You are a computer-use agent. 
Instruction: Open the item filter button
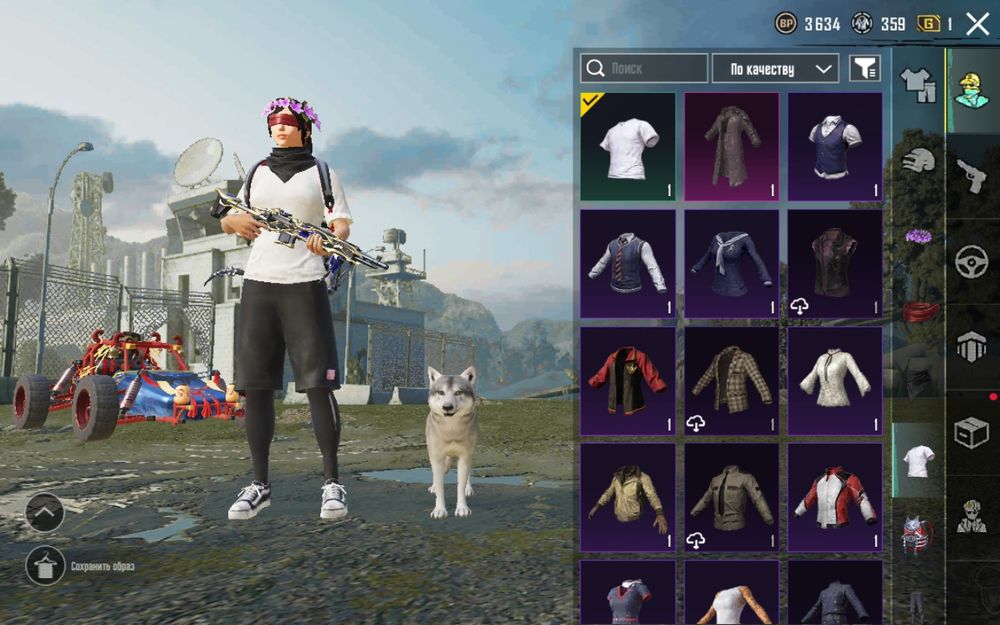(865, 68)
